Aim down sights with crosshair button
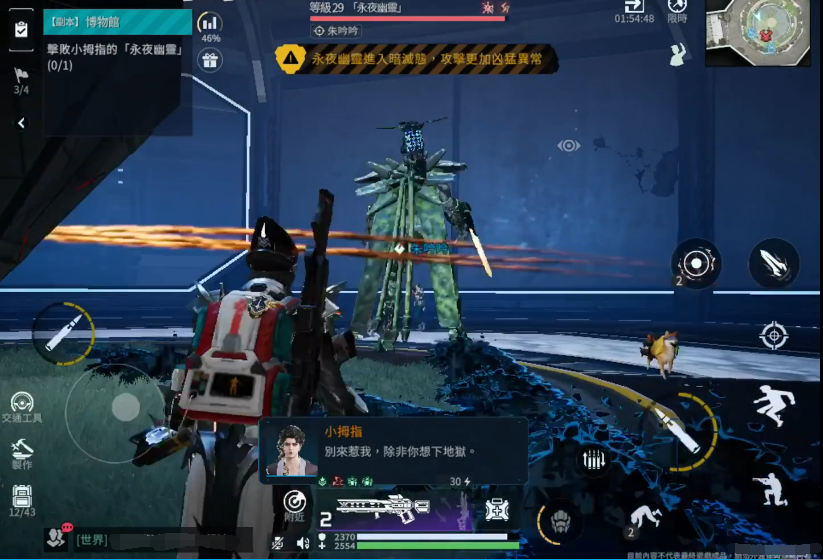 point(773,335)
